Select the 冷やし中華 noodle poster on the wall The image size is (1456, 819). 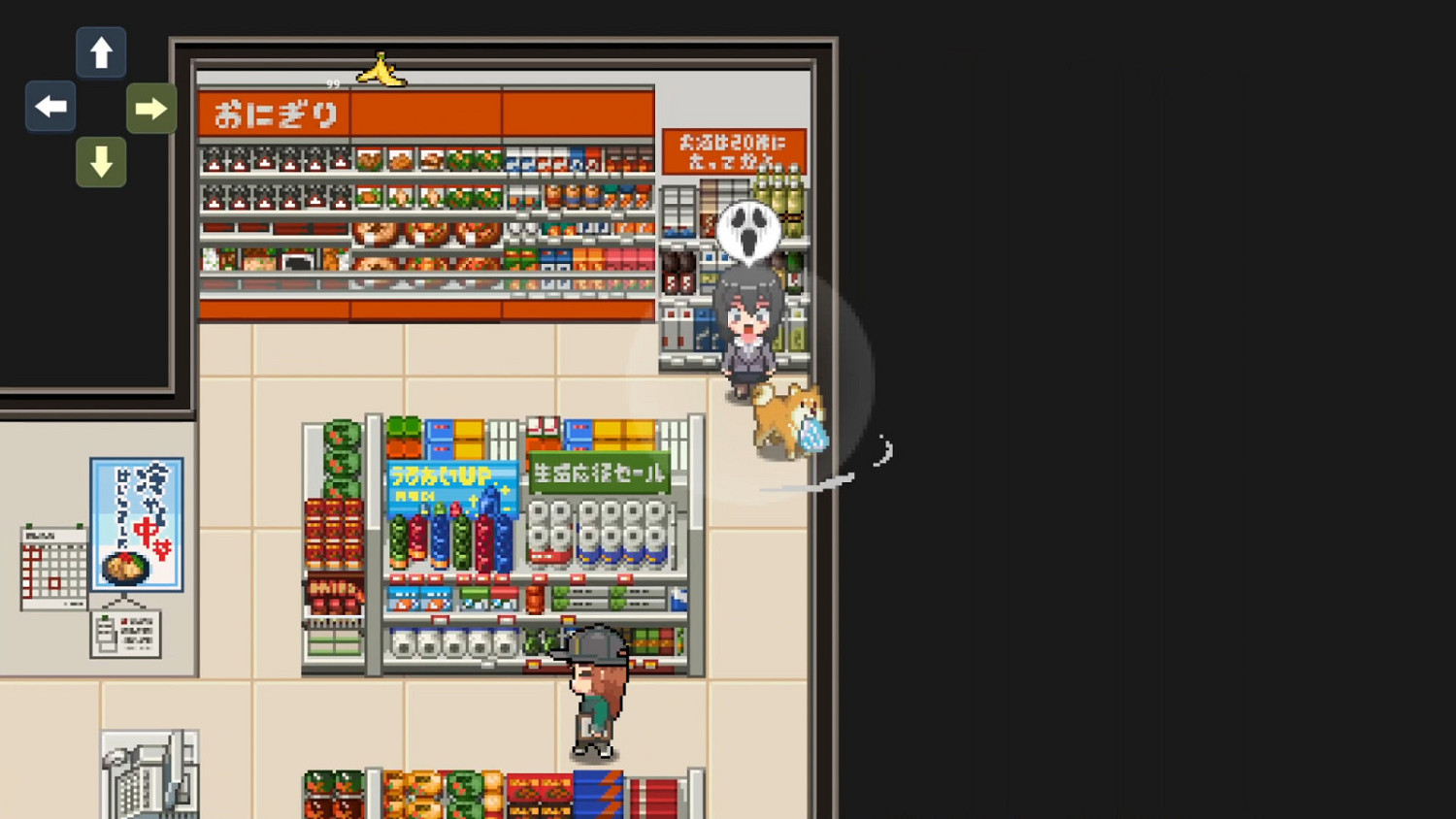click(136, 524)
